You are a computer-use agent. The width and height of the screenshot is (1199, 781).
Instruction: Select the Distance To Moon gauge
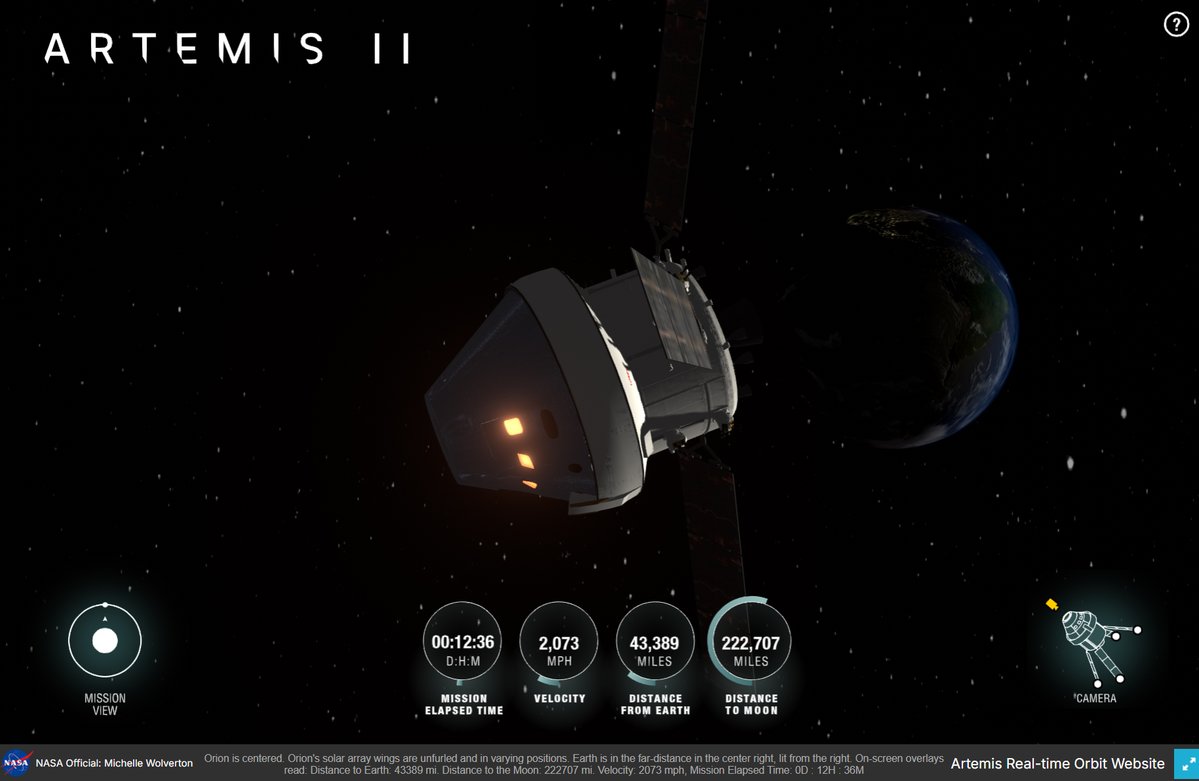tap(750, 643)
